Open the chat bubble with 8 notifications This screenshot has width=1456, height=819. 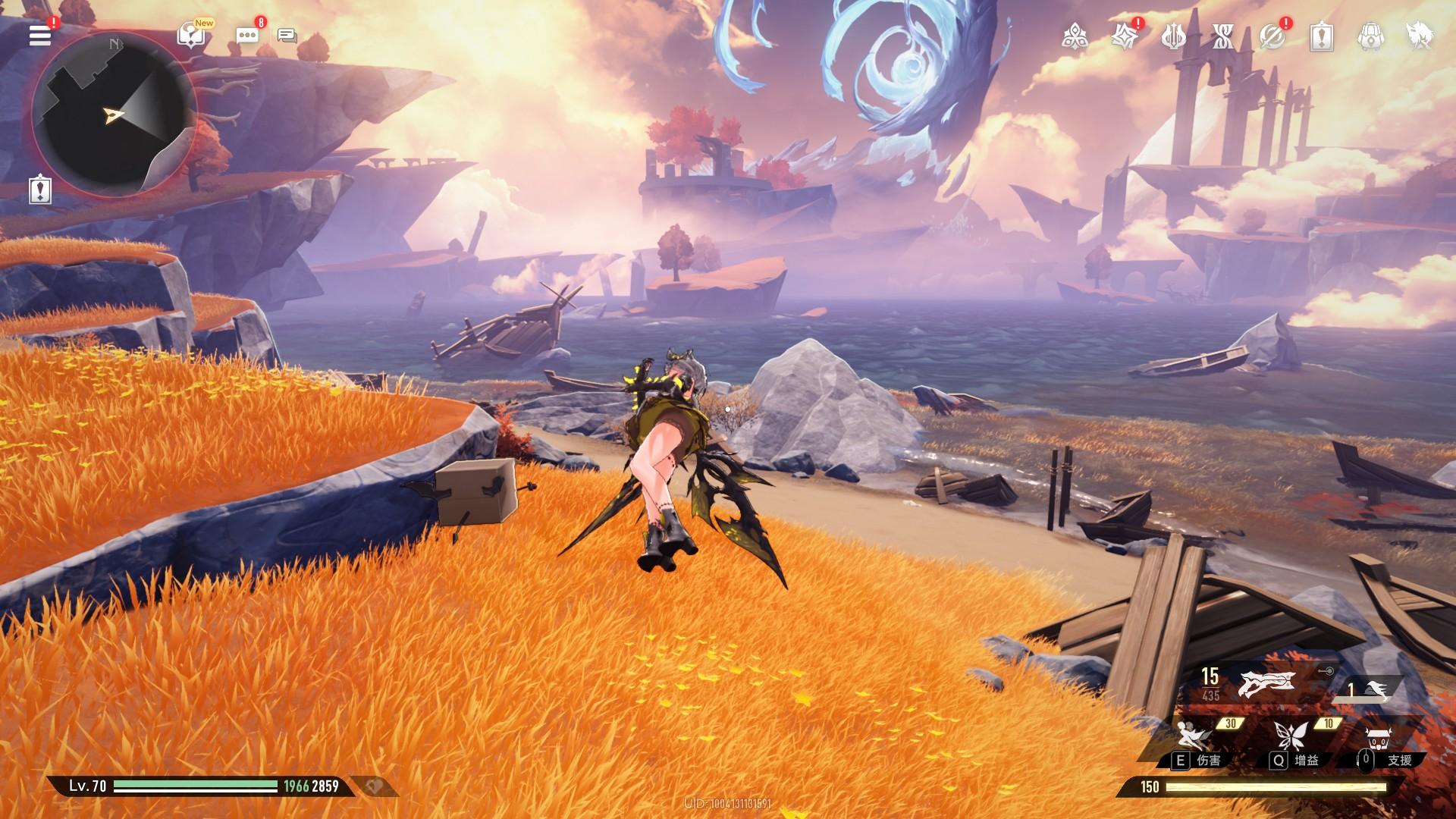point(247,35)
